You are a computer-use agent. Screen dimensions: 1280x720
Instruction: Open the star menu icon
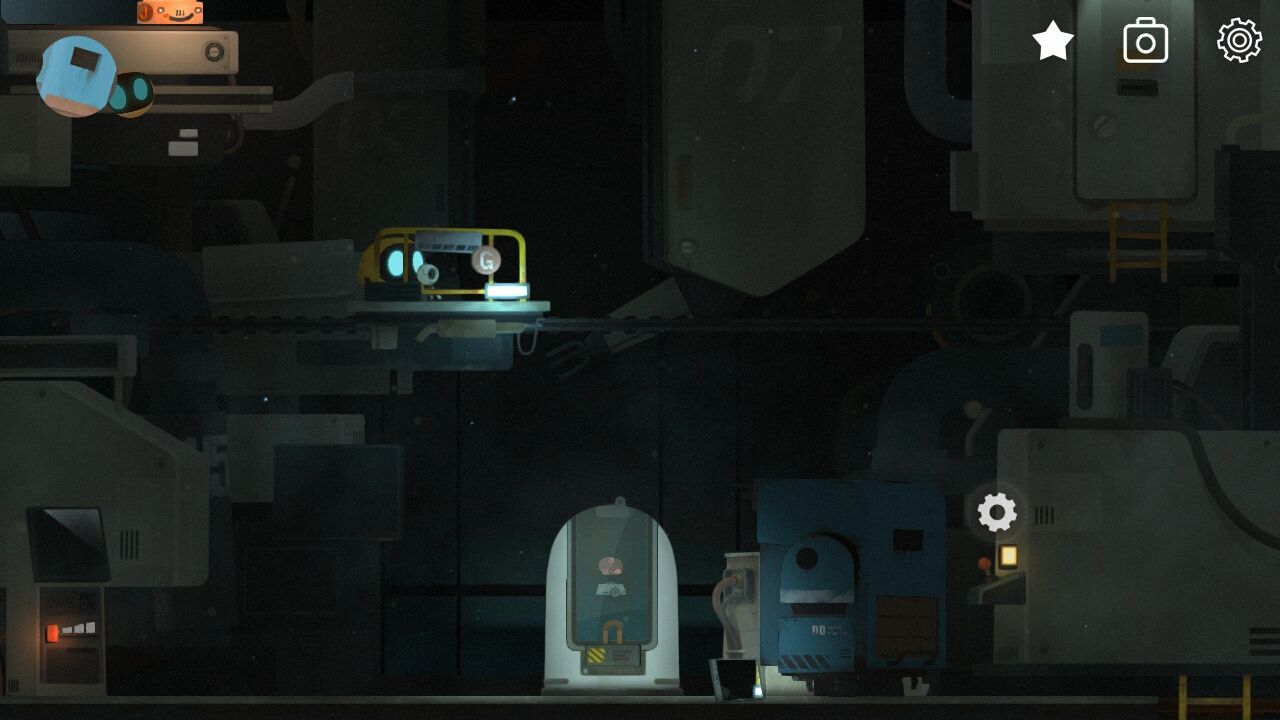(1053, 41)
